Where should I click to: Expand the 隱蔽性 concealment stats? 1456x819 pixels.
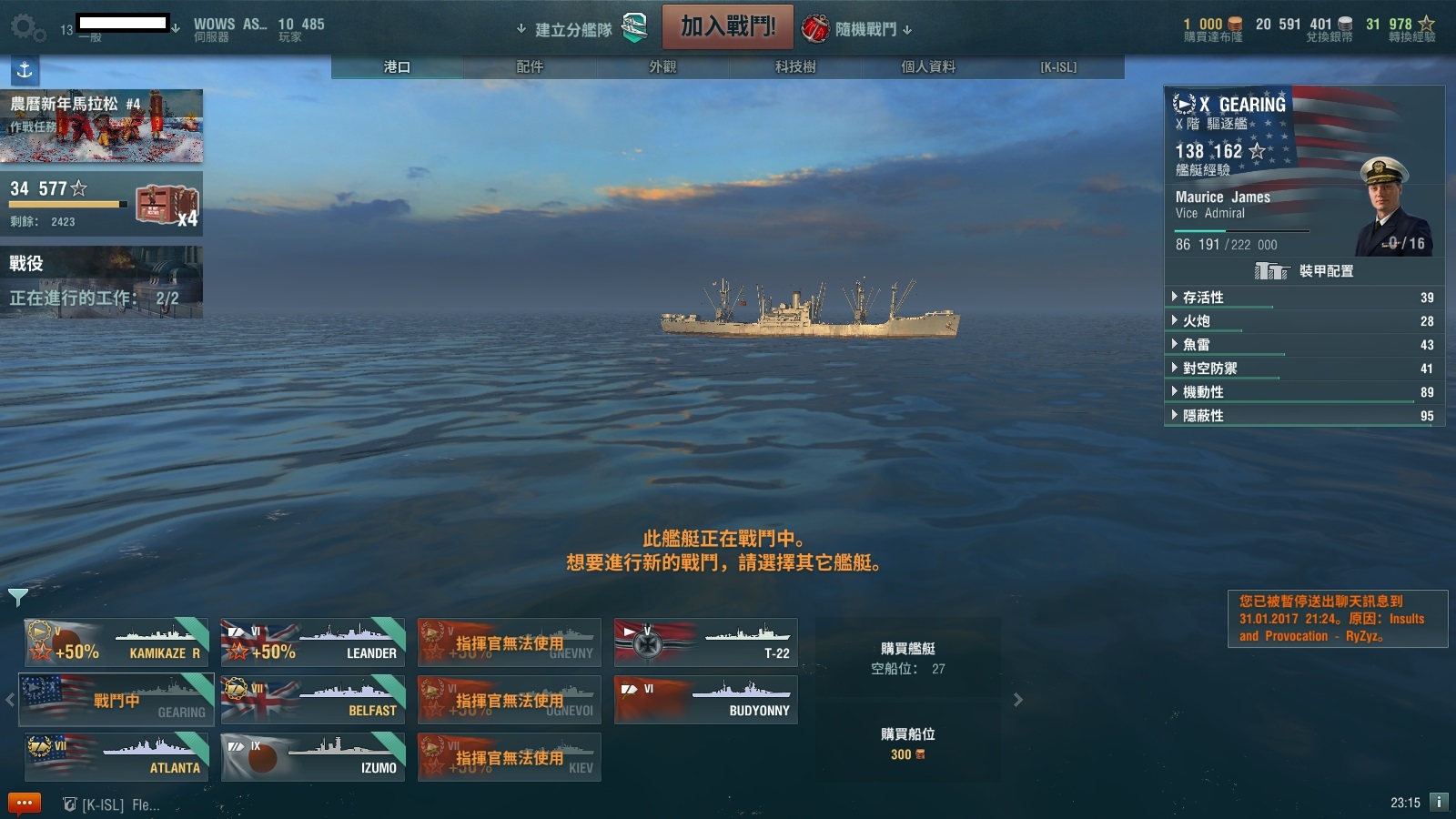click(1203, 416)
